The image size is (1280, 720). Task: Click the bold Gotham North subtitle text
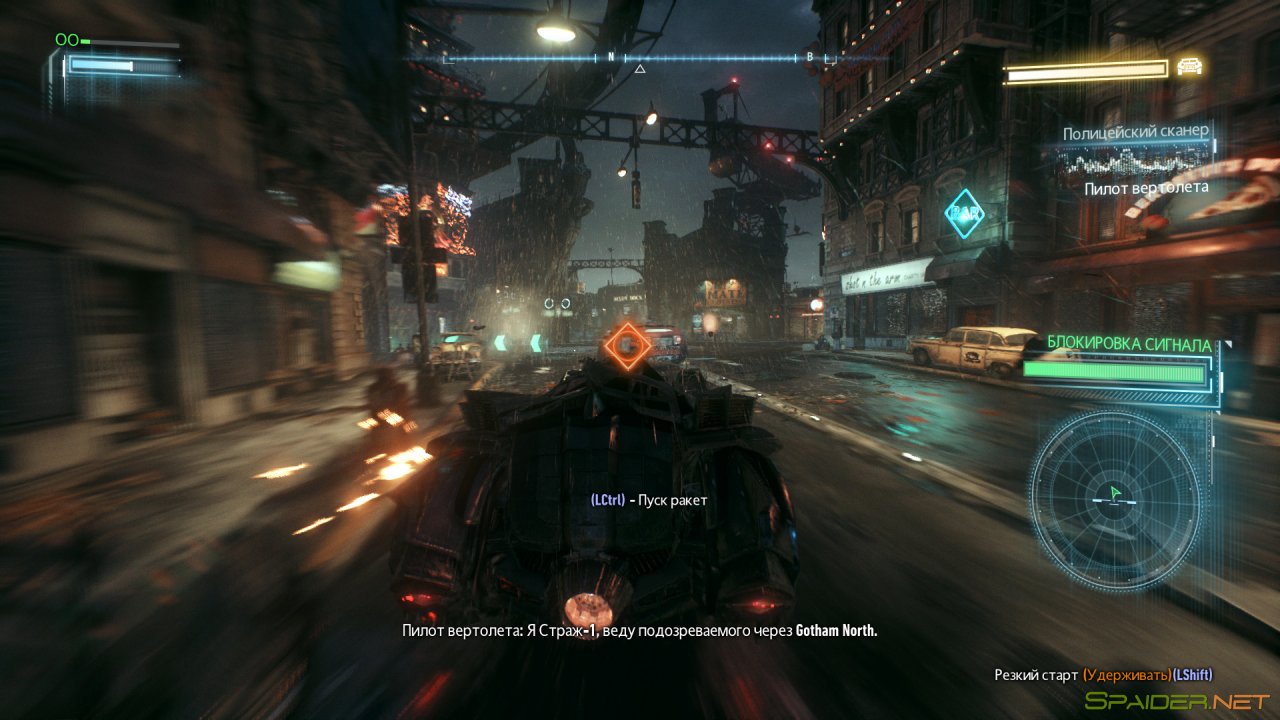[x=837, y=631]
